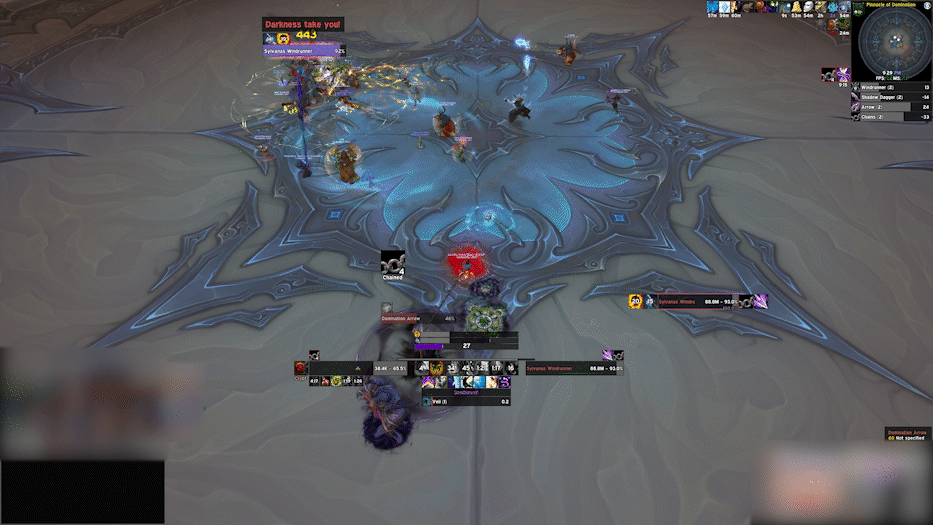The image size is (933, 525).
Task: Click the circular Pinnacle of Domination minimap
Action: [x=892, y=43]
